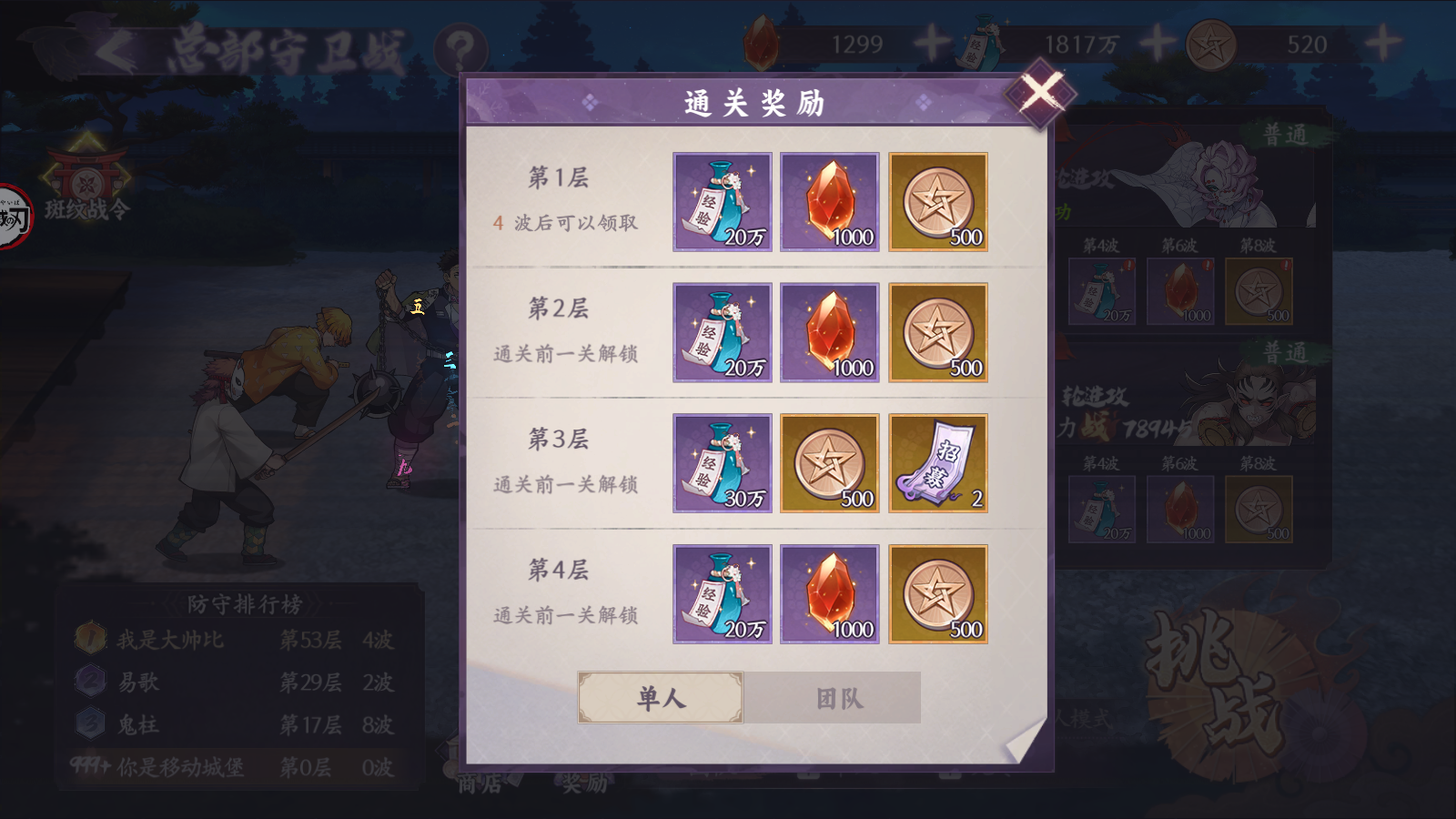Click the red gem currency icon at top
This screenshot has height=819, width=1456.
coord(761,41)
